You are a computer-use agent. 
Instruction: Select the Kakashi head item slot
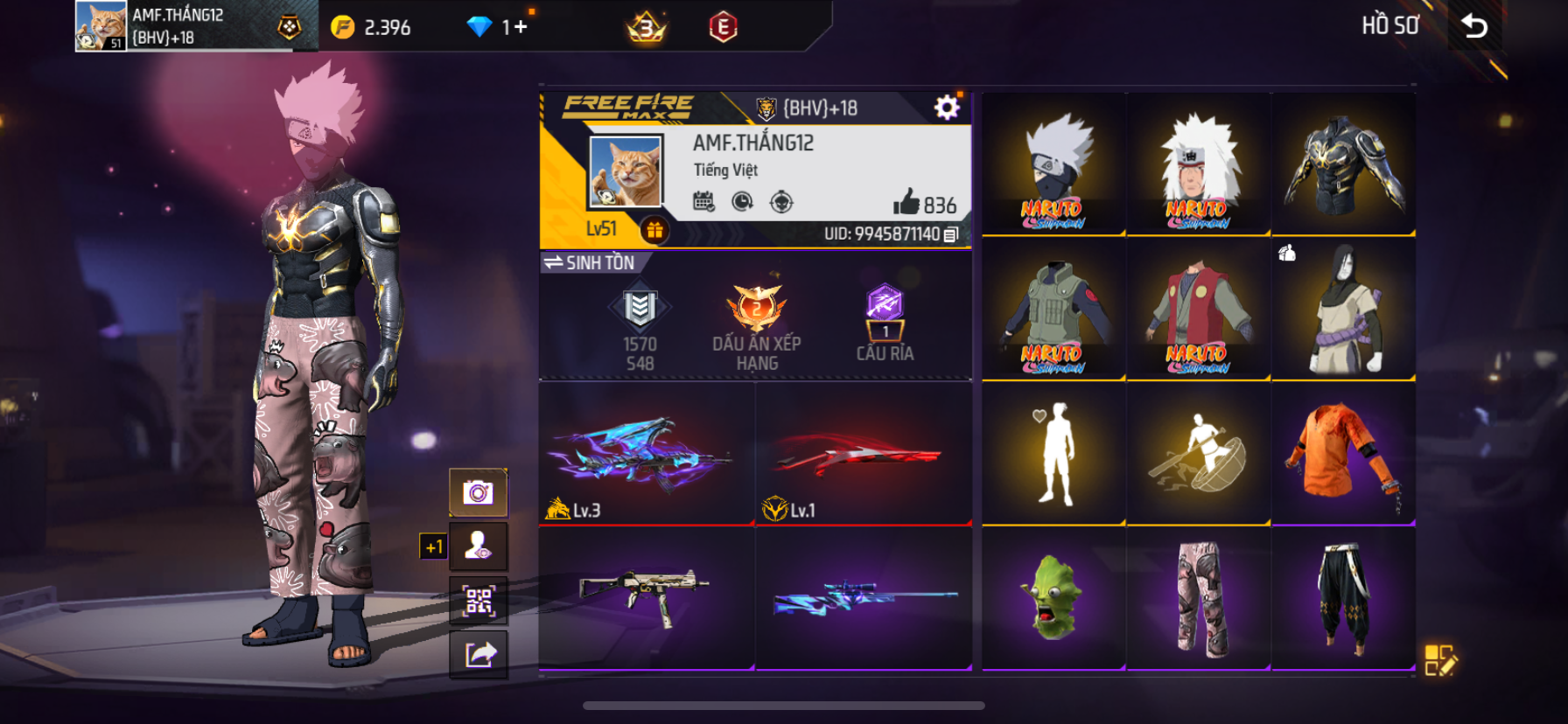coord(1053,164)
